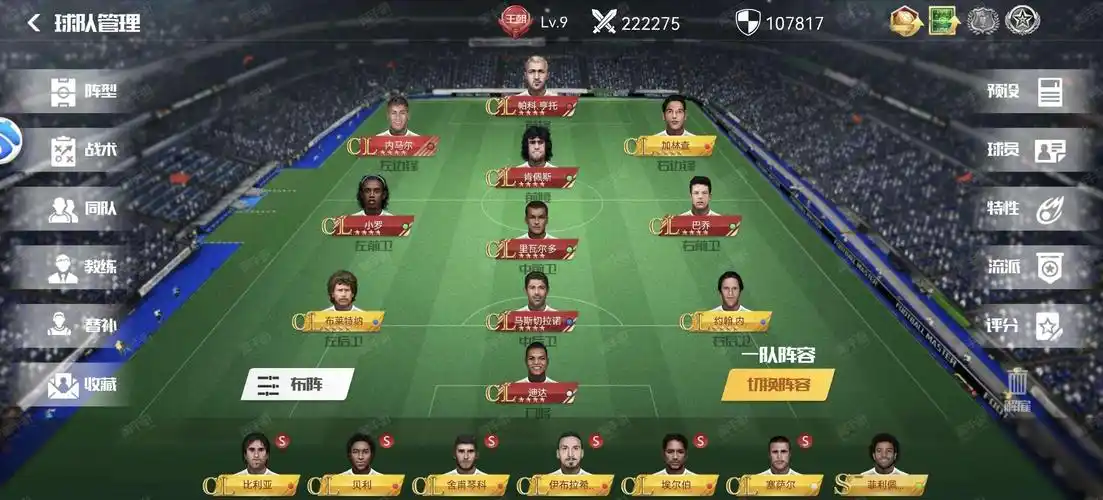Open the 阵型 formation menu
The width and height of the screenshot is (1103, 500).
coord(85,92)
